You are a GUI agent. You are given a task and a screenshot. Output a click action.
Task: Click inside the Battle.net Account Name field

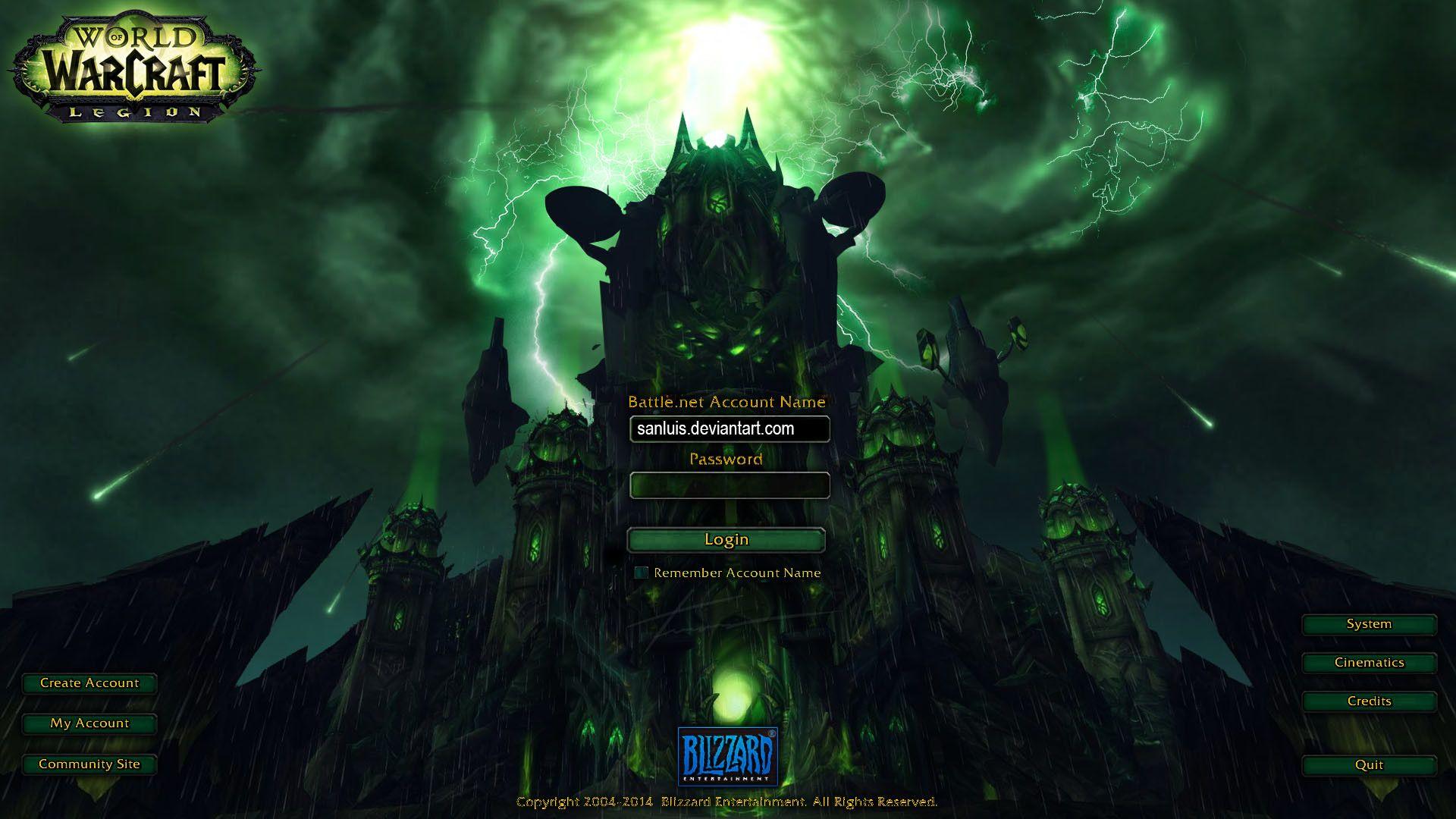click(729, 429)
